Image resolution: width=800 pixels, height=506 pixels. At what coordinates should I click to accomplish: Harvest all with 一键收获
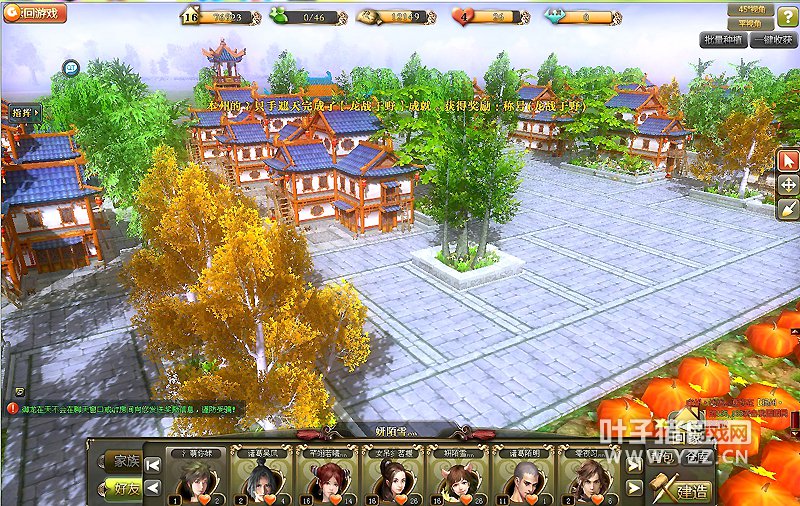click(x=775, y=40)
